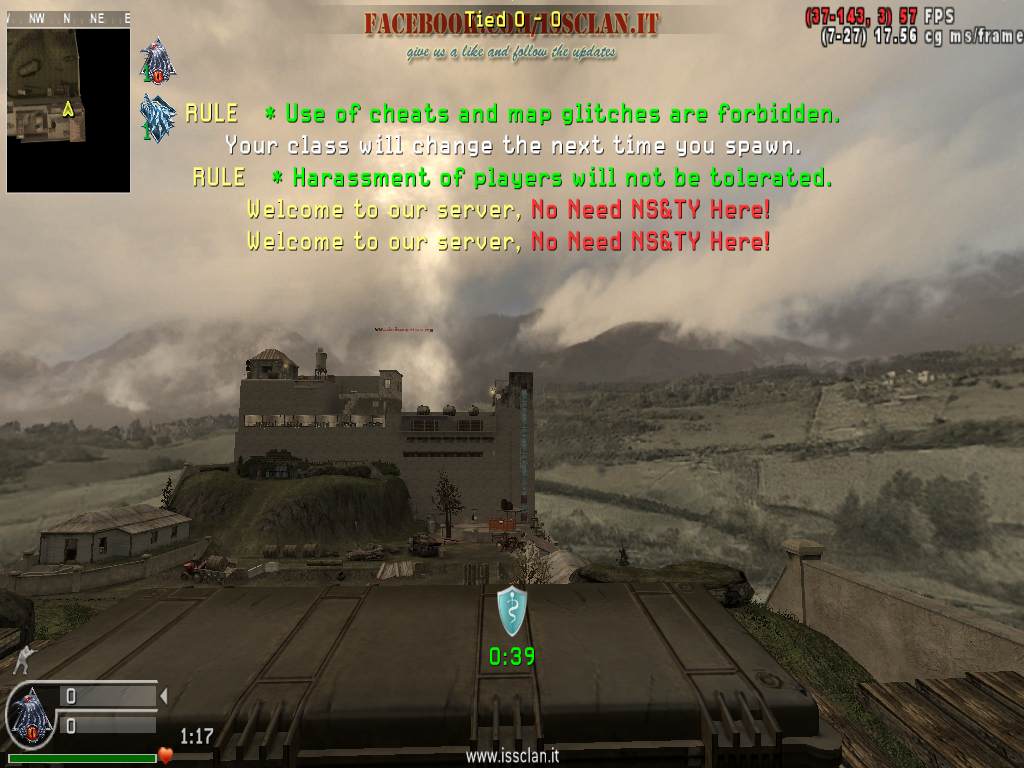Image resolution: width=1024 pixels, height=768 pixels.
Task: Click the compass heading strip above the minimap
Action: pyautogui.click(x=68, y=18)
